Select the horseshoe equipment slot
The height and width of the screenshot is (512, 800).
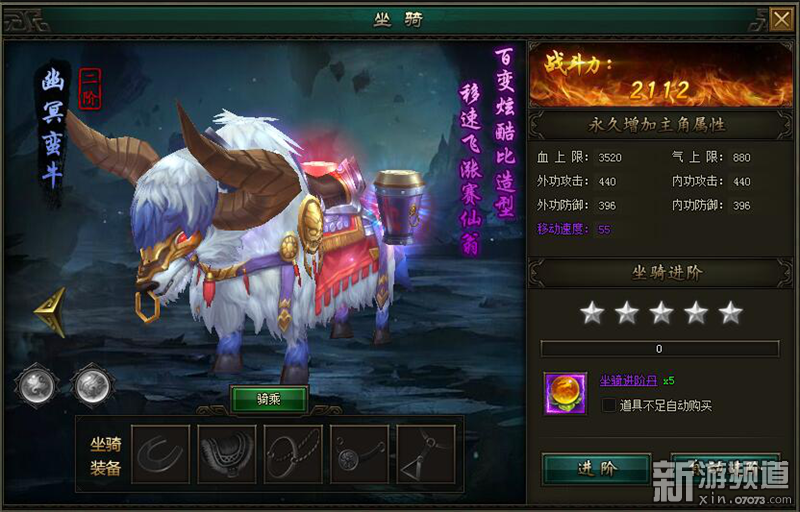160,454
